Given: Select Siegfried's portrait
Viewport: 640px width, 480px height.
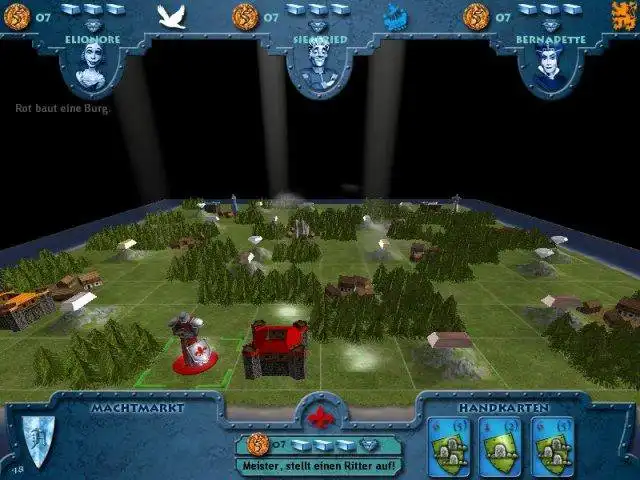Looking at the screenshot, I should (x=319, y=64).
